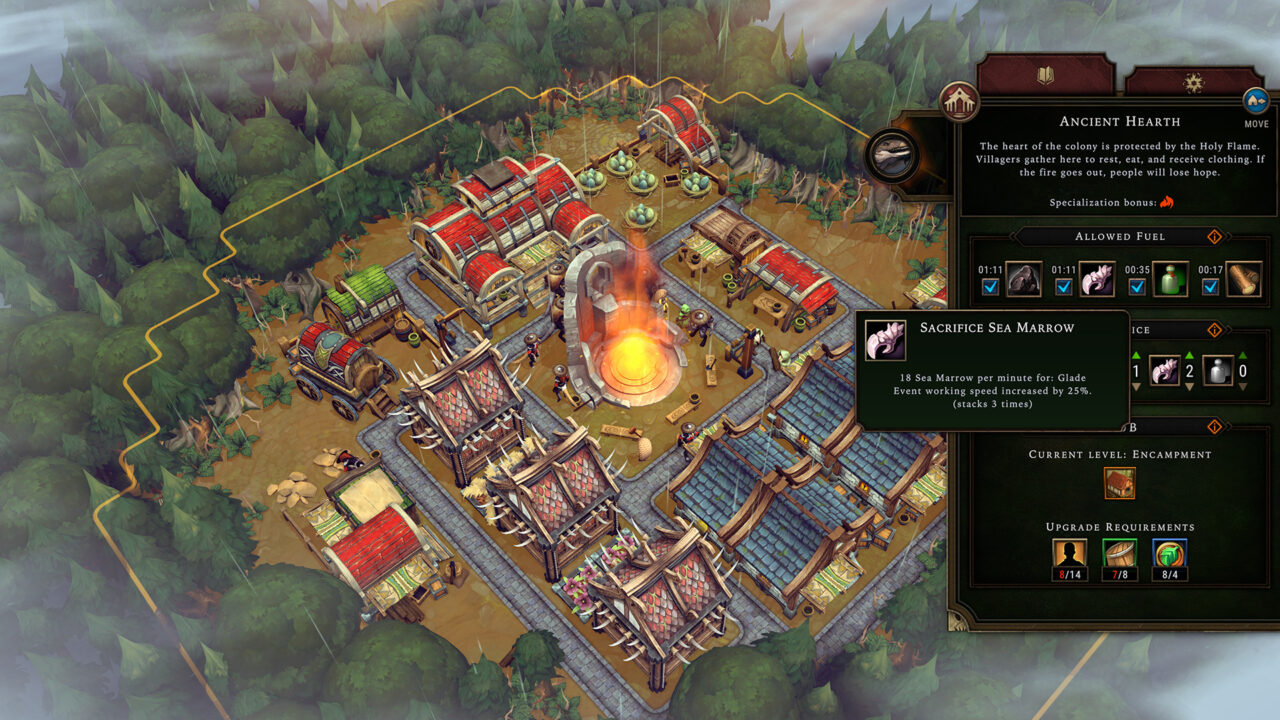The height and width of the screenshot is (720, 1280).
Task: Select the Sea Marrow sacrifice icon
Action: (1164, 371)
